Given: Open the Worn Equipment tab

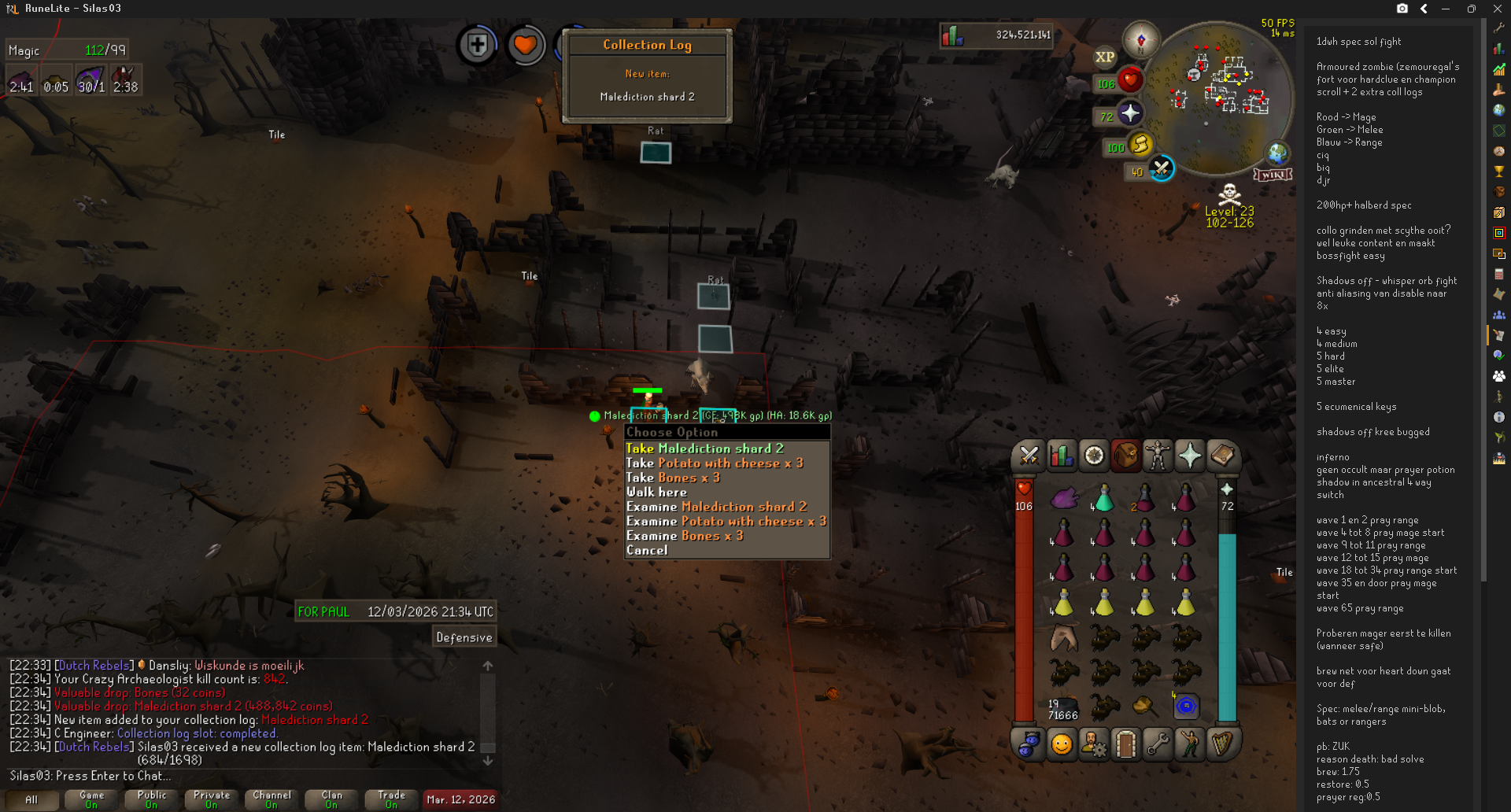Looking at the screenshot, I should point(1157,456).
